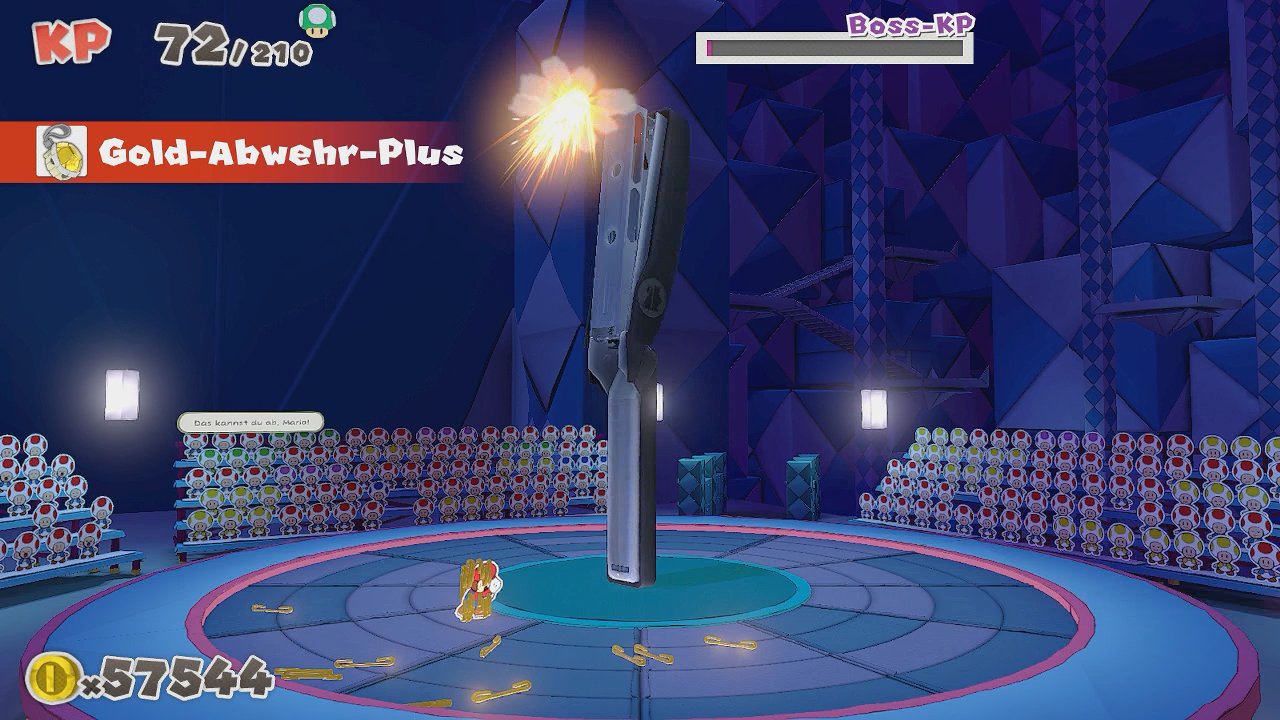Click the gold coin icon
This screenshot has height=720, width=1280.
[x=52, y=677]
